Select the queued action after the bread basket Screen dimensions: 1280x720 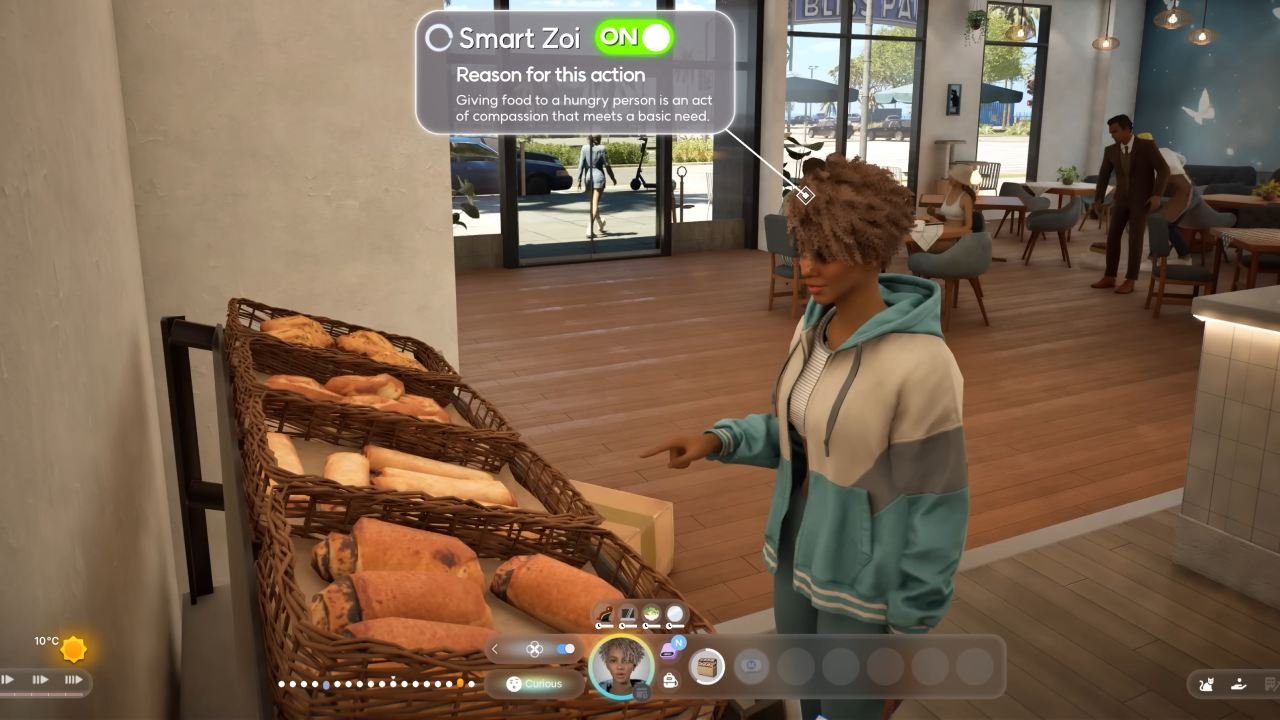(x=751, y=666)
